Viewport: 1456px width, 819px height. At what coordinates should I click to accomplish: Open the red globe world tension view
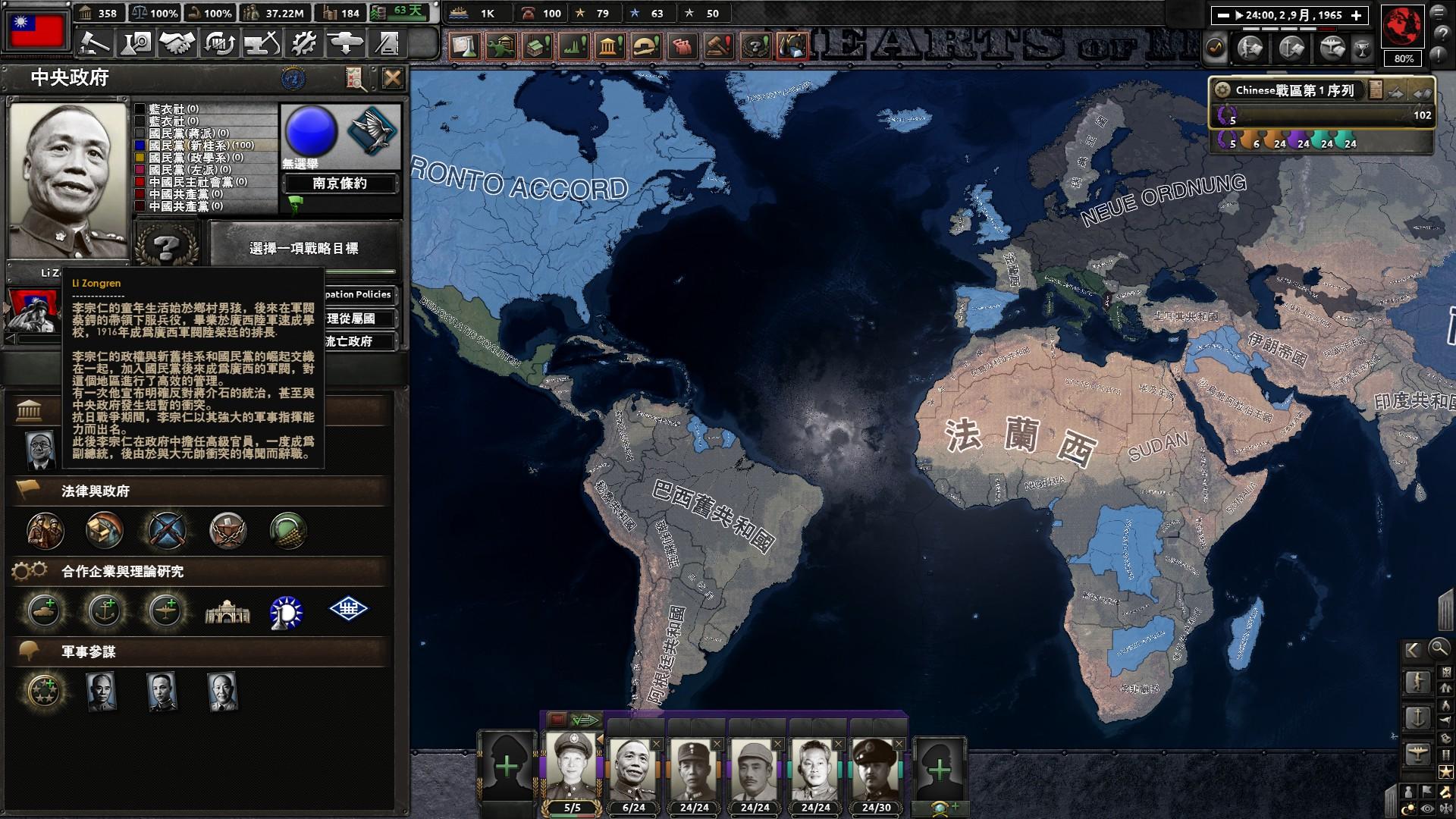pyautogui.click(x=1402, y=26)
